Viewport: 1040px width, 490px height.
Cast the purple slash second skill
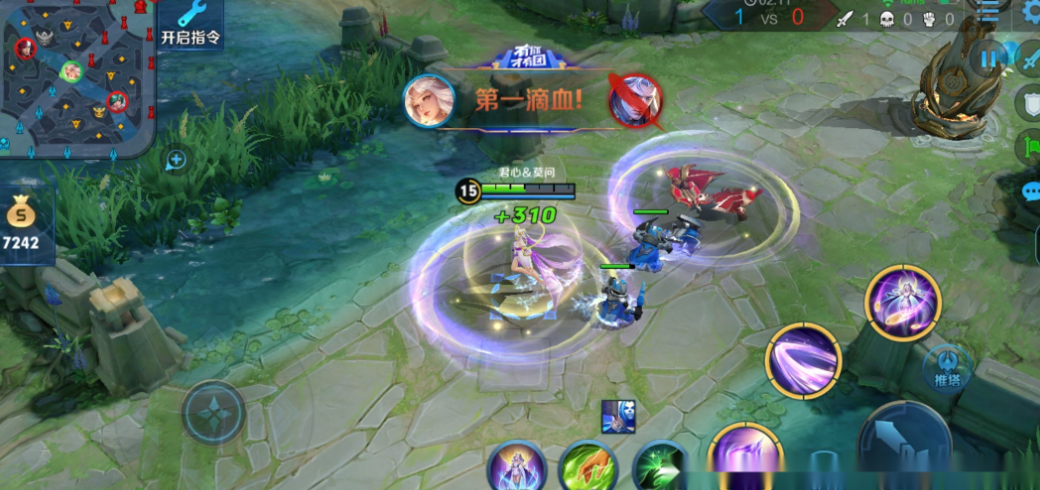pyautogui.click(x=803, y=360)
